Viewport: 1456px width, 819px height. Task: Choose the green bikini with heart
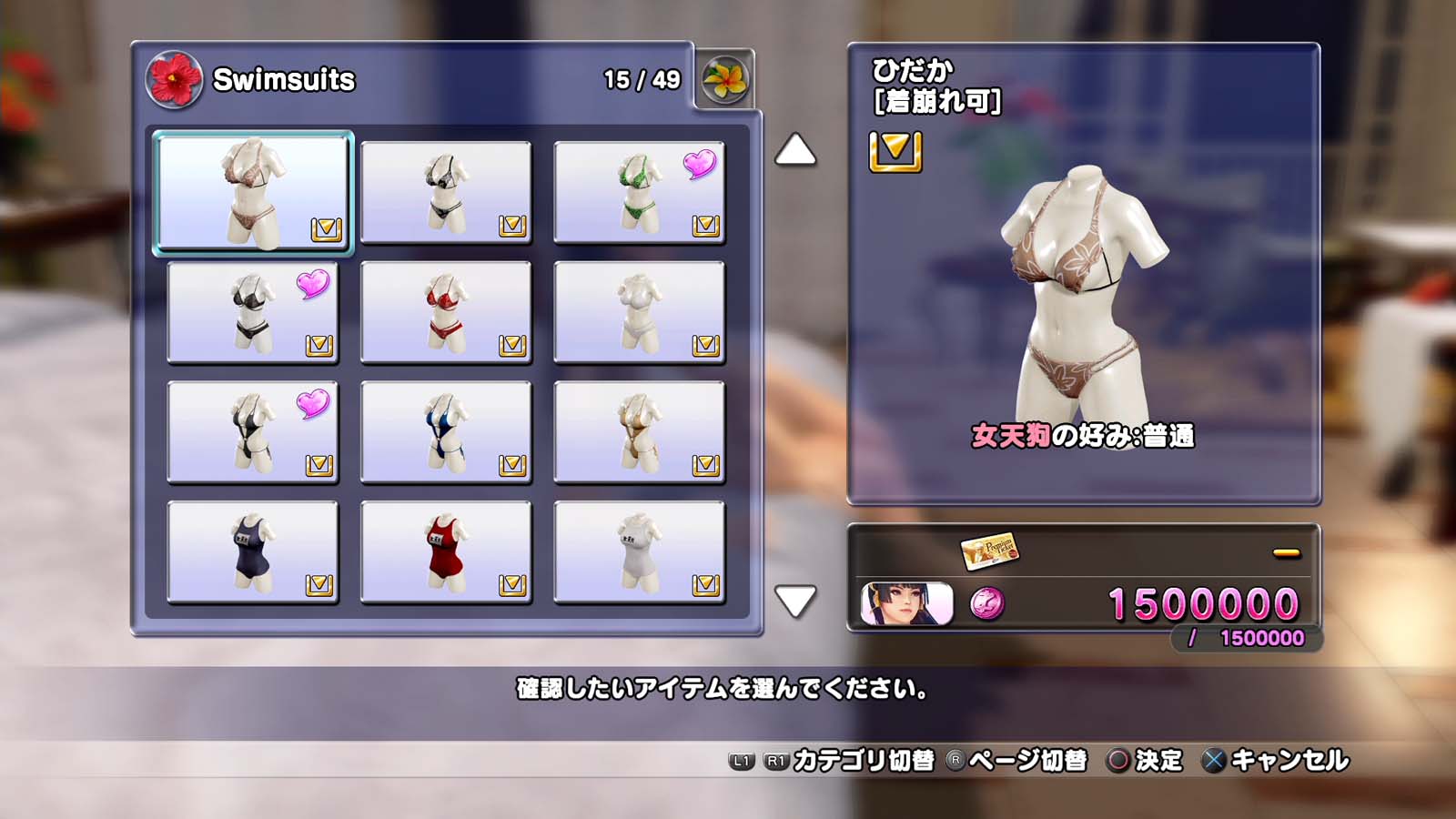(639, 192)
